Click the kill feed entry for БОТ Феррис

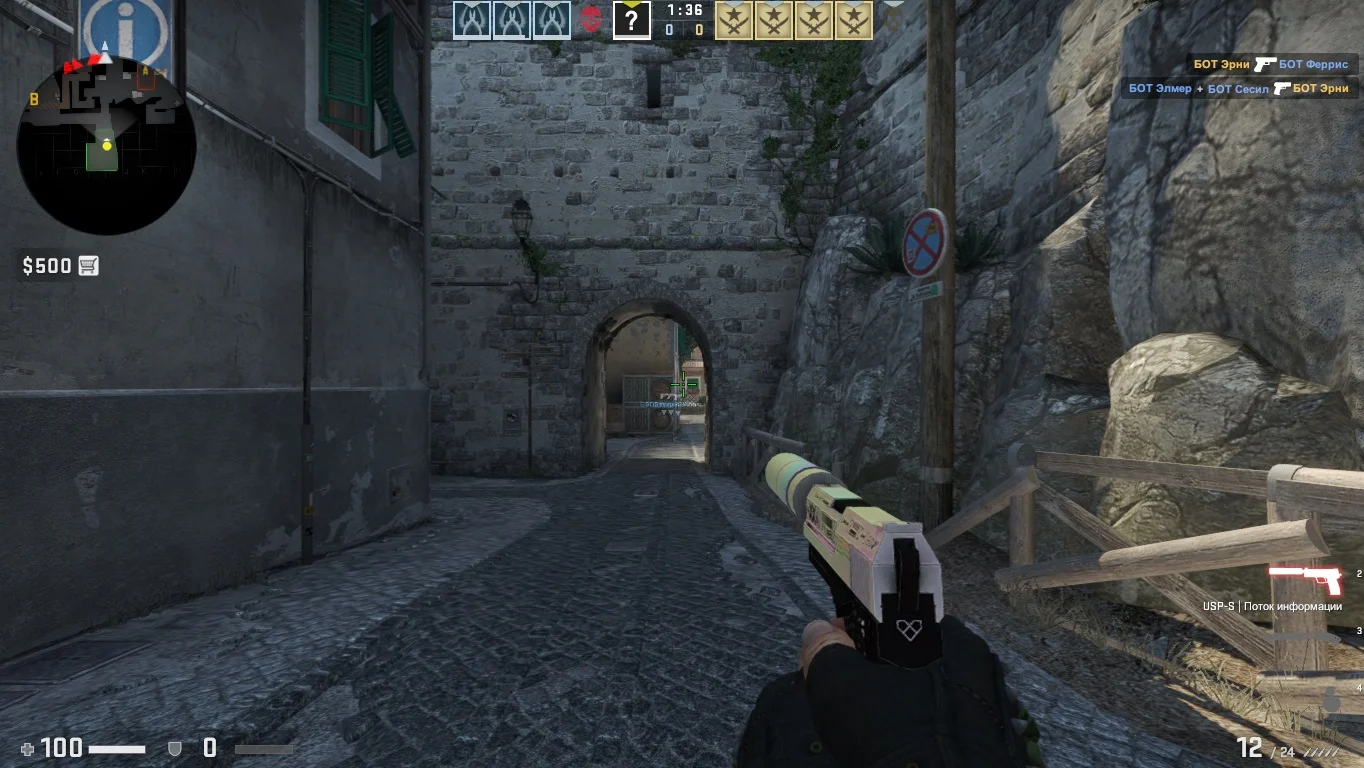(x=1270, y=64)
